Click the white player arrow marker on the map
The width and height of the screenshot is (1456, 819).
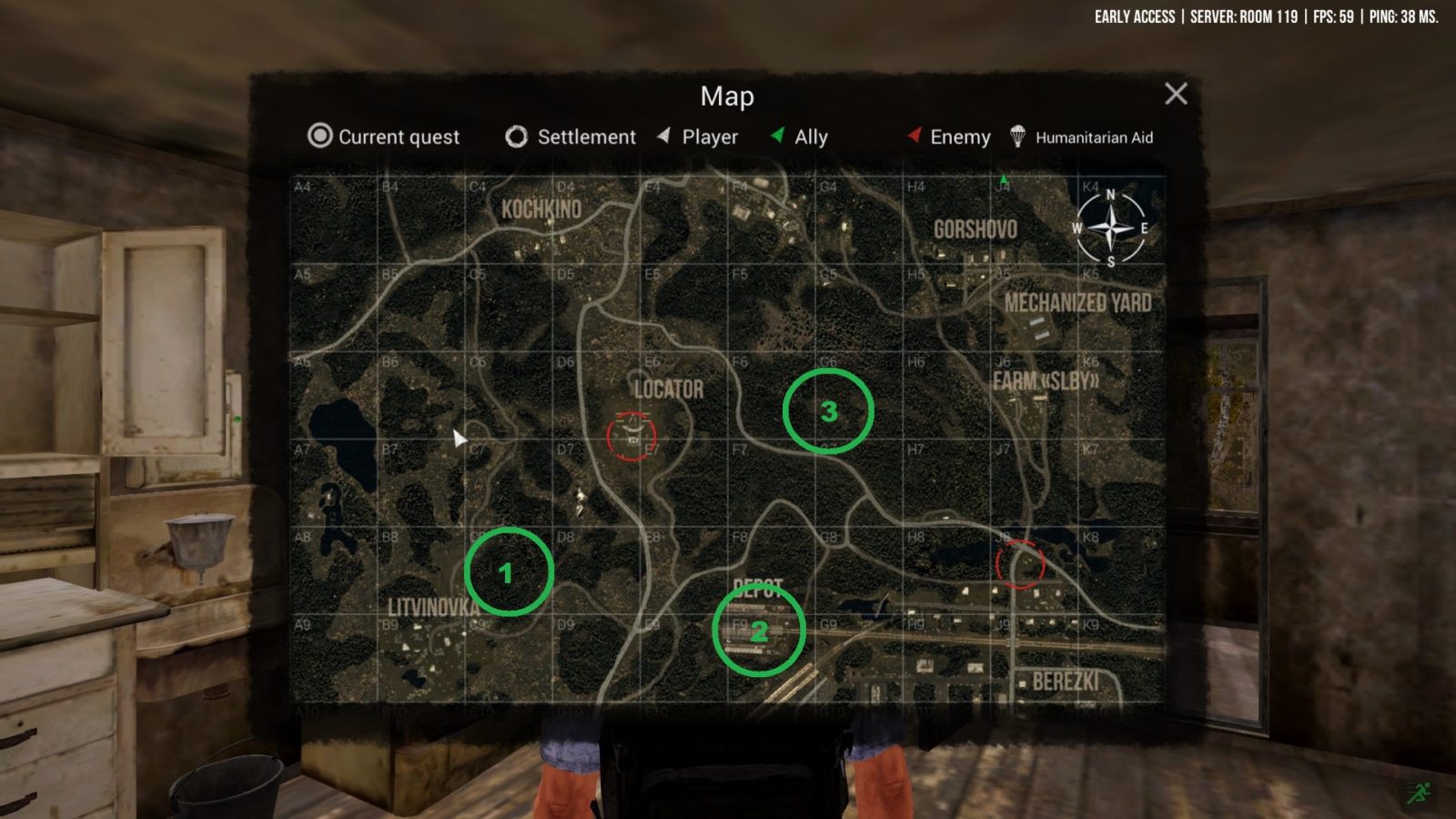459,438
